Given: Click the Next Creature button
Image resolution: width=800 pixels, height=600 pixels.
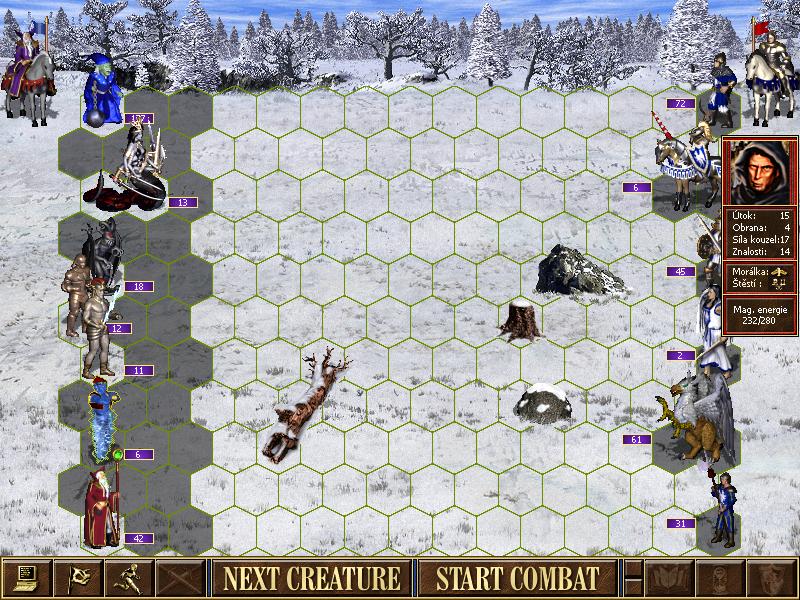Looking at the screenshot, I should [x=311, y=578].
